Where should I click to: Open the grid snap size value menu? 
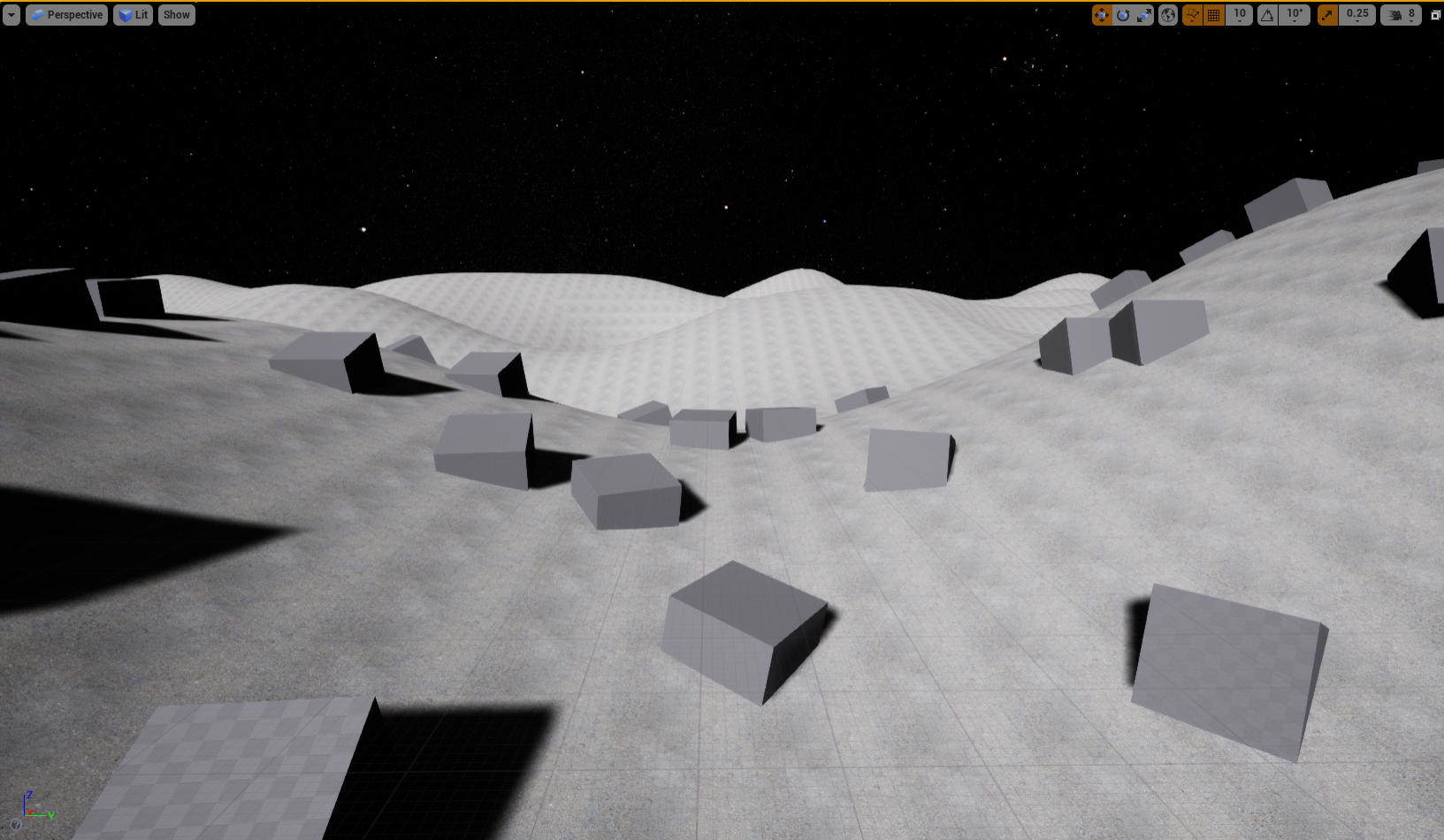[x=1239, y=14]
